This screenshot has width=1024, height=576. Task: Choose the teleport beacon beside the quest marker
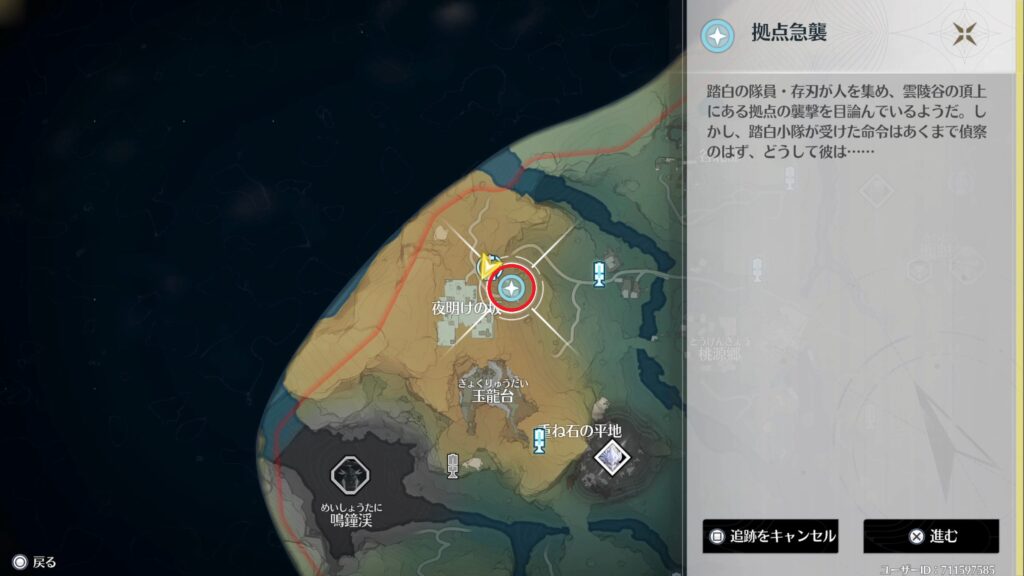click(599, 273)
